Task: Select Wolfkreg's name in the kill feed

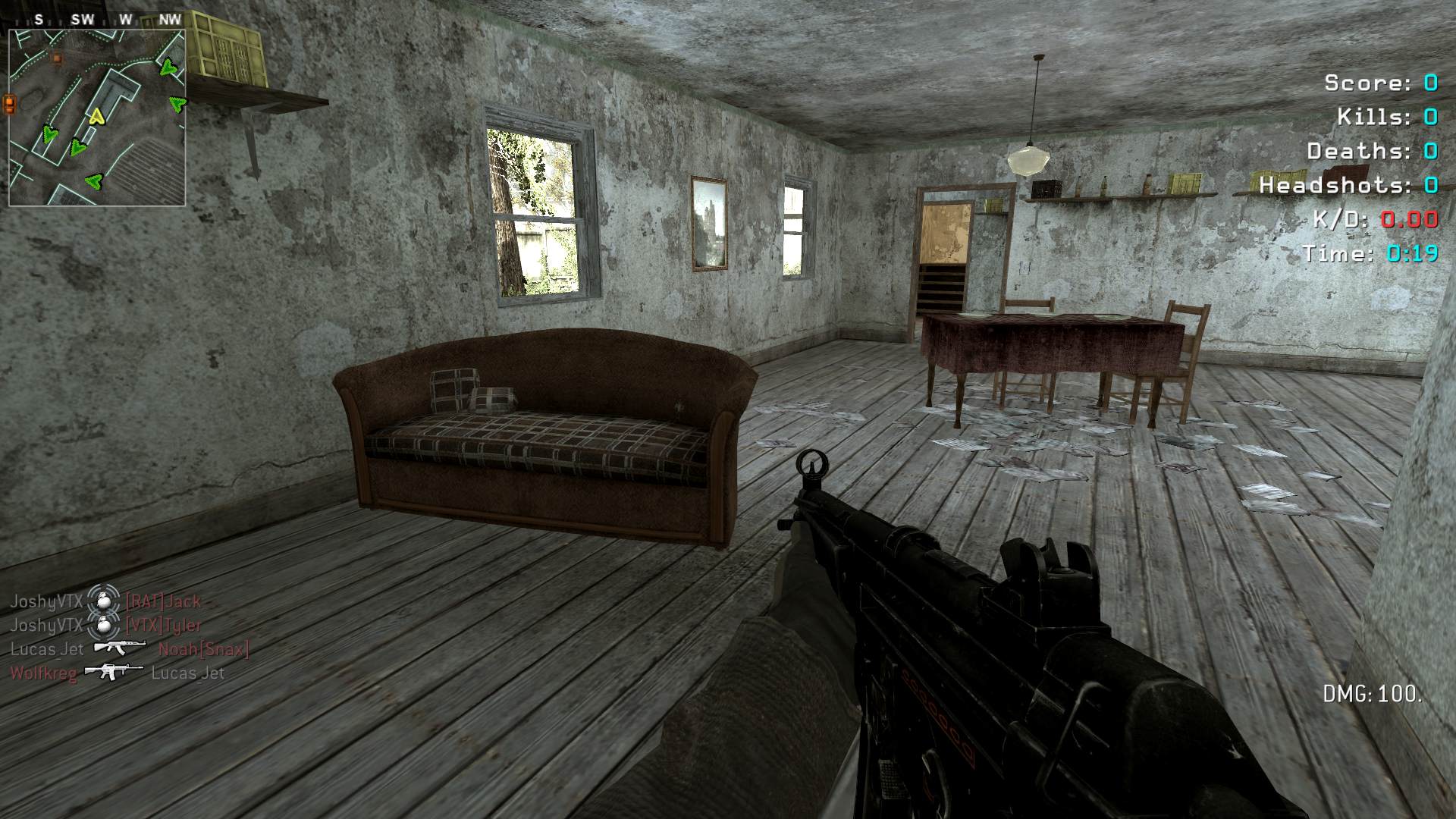Action: pyautogui.click(x=43, y=673)
